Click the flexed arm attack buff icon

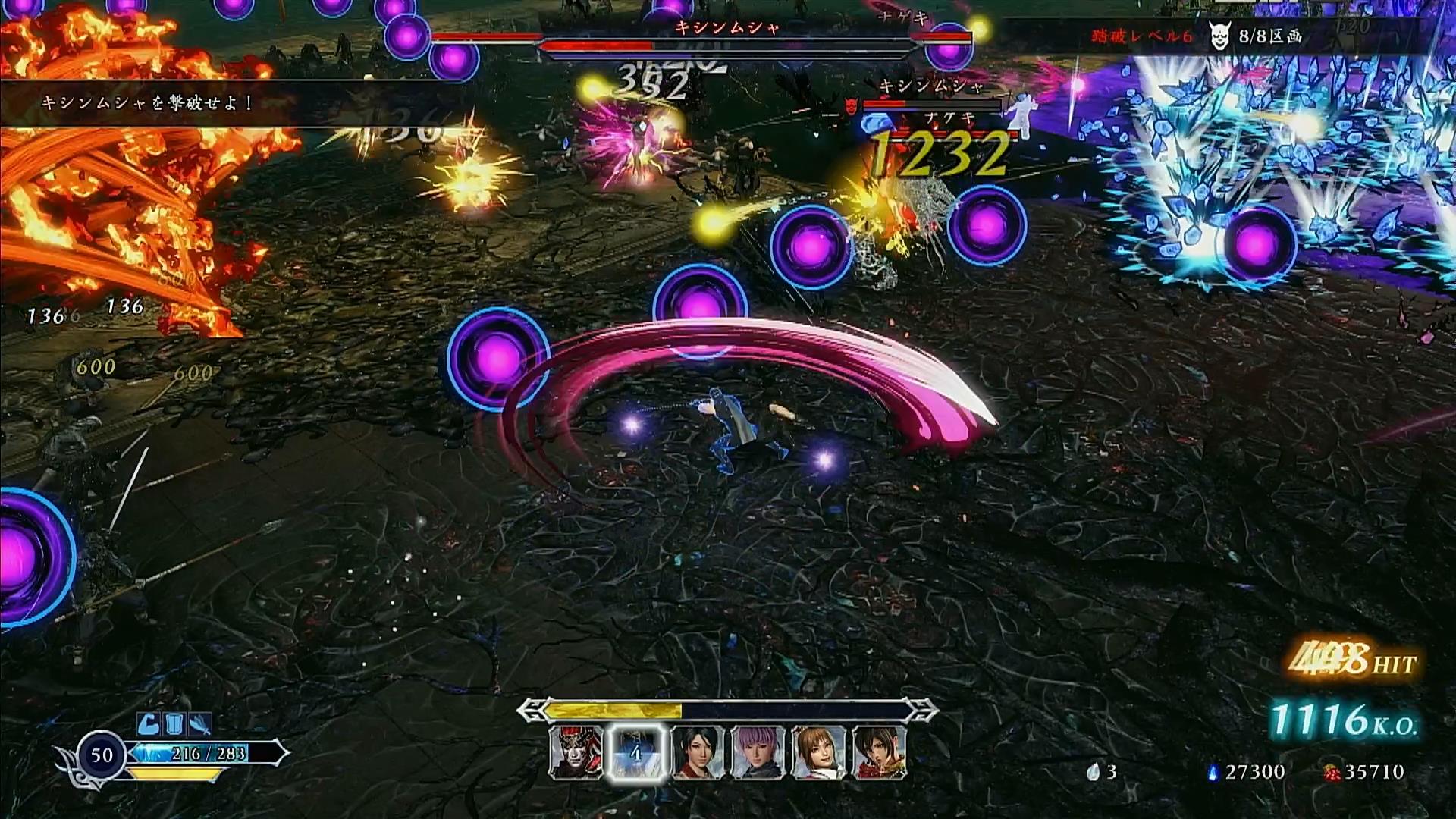point(149,724)
